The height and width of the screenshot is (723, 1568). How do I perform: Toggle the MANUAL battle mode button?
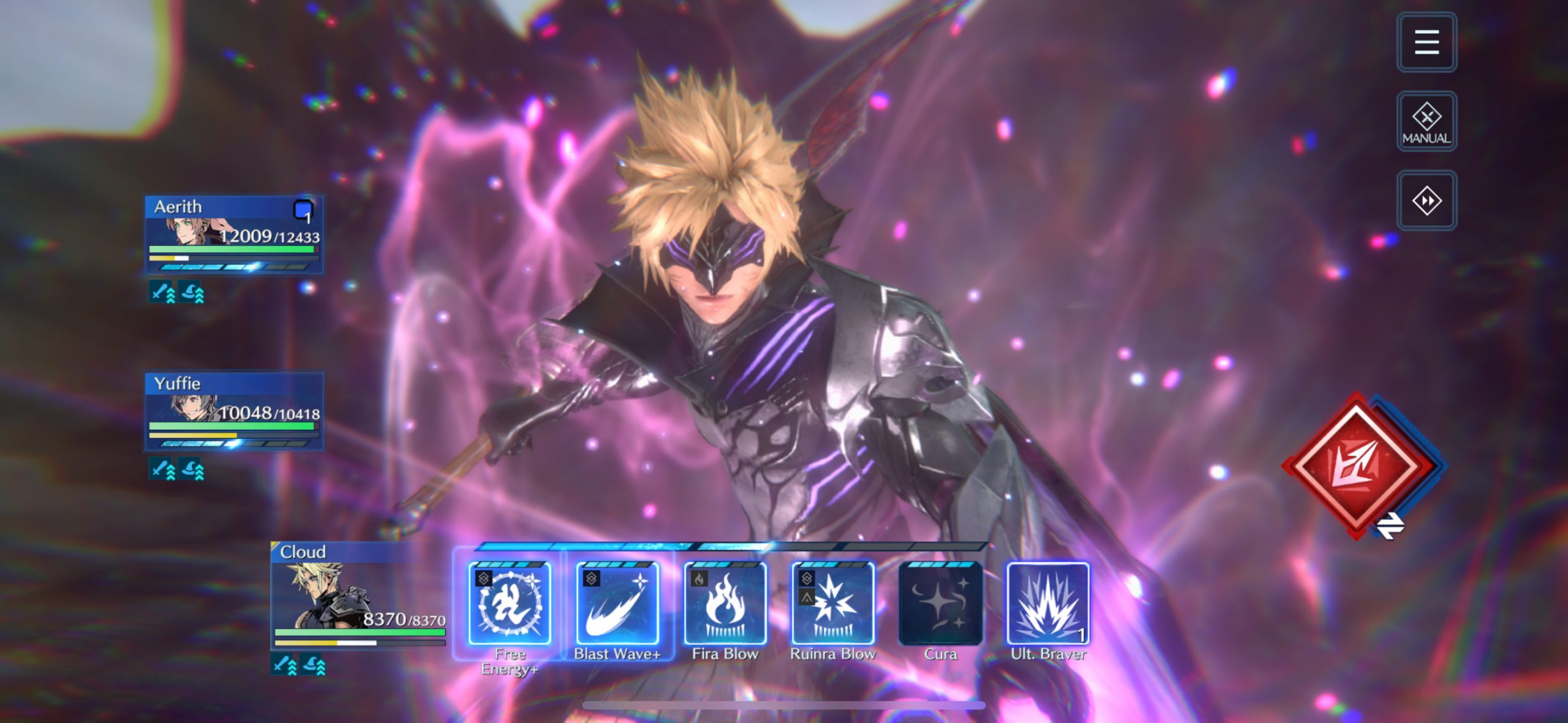tap(1426, 121)
